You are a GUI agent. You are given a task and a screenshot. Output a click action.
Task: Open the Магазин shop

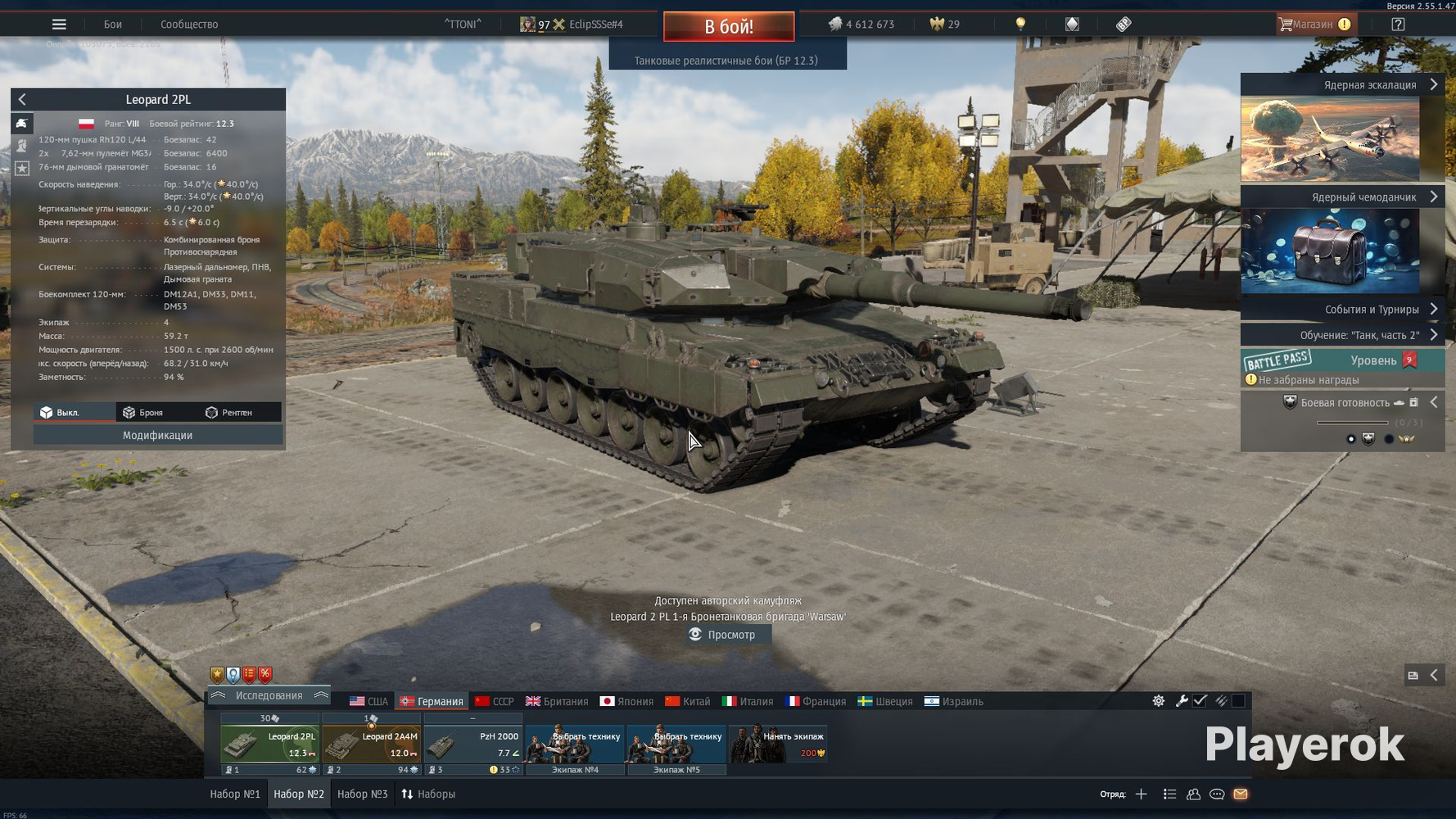coord(1314,25)
